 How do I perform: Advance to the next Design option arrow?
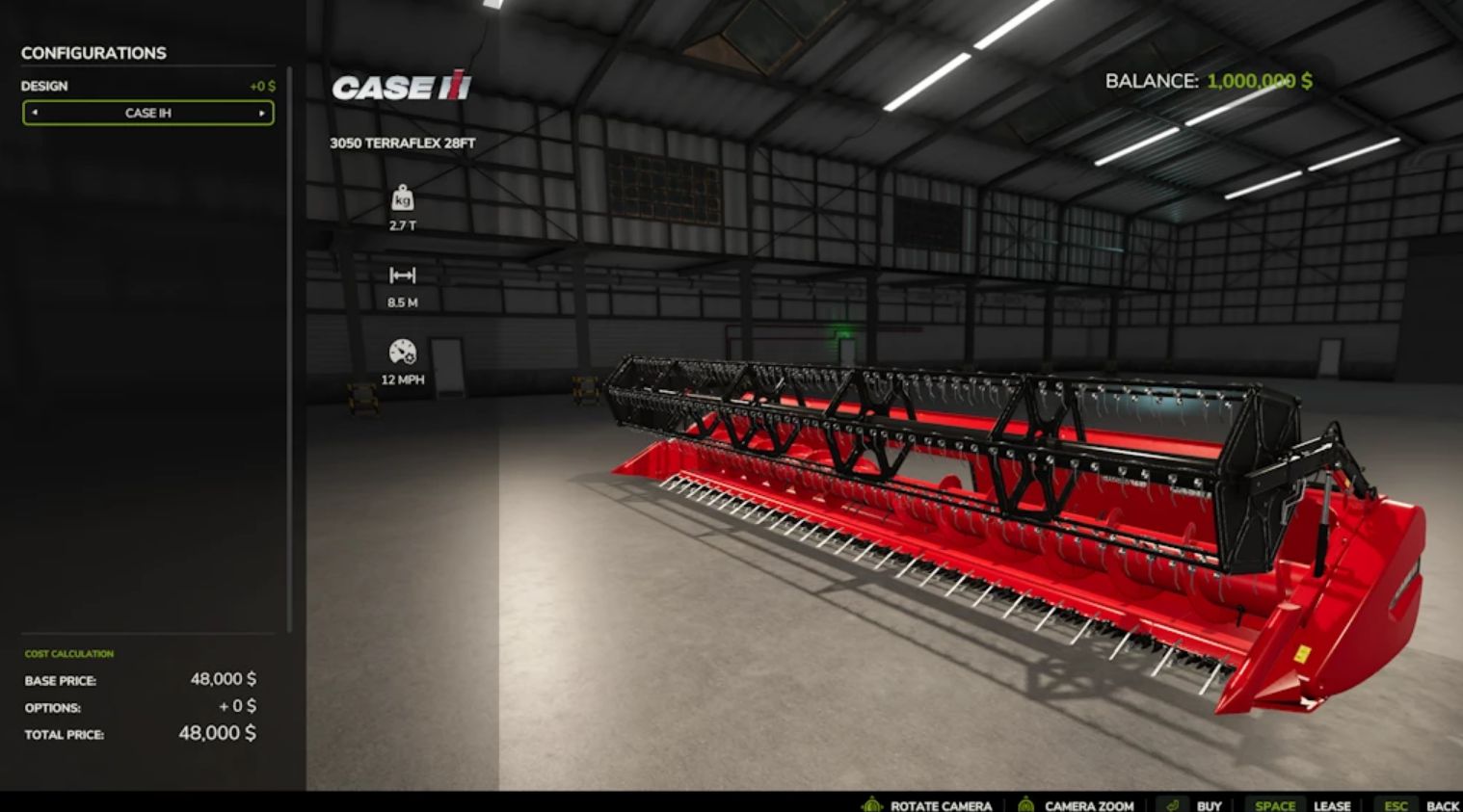click(x=261, y=113)
